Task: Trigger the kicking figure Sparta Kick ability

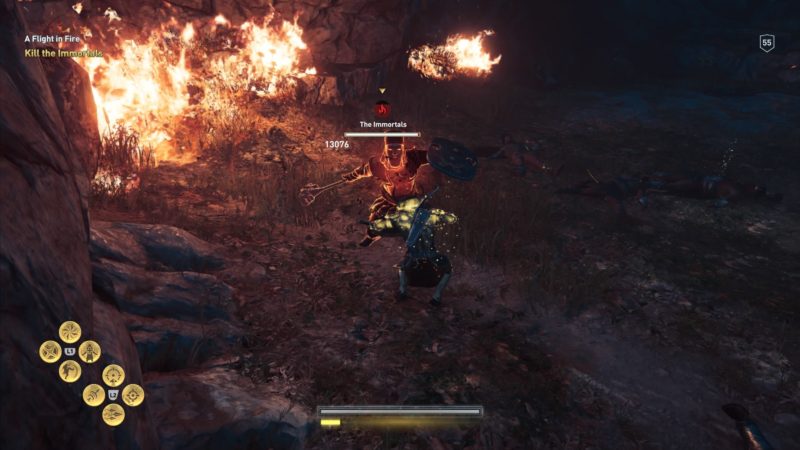Action: 70,371
